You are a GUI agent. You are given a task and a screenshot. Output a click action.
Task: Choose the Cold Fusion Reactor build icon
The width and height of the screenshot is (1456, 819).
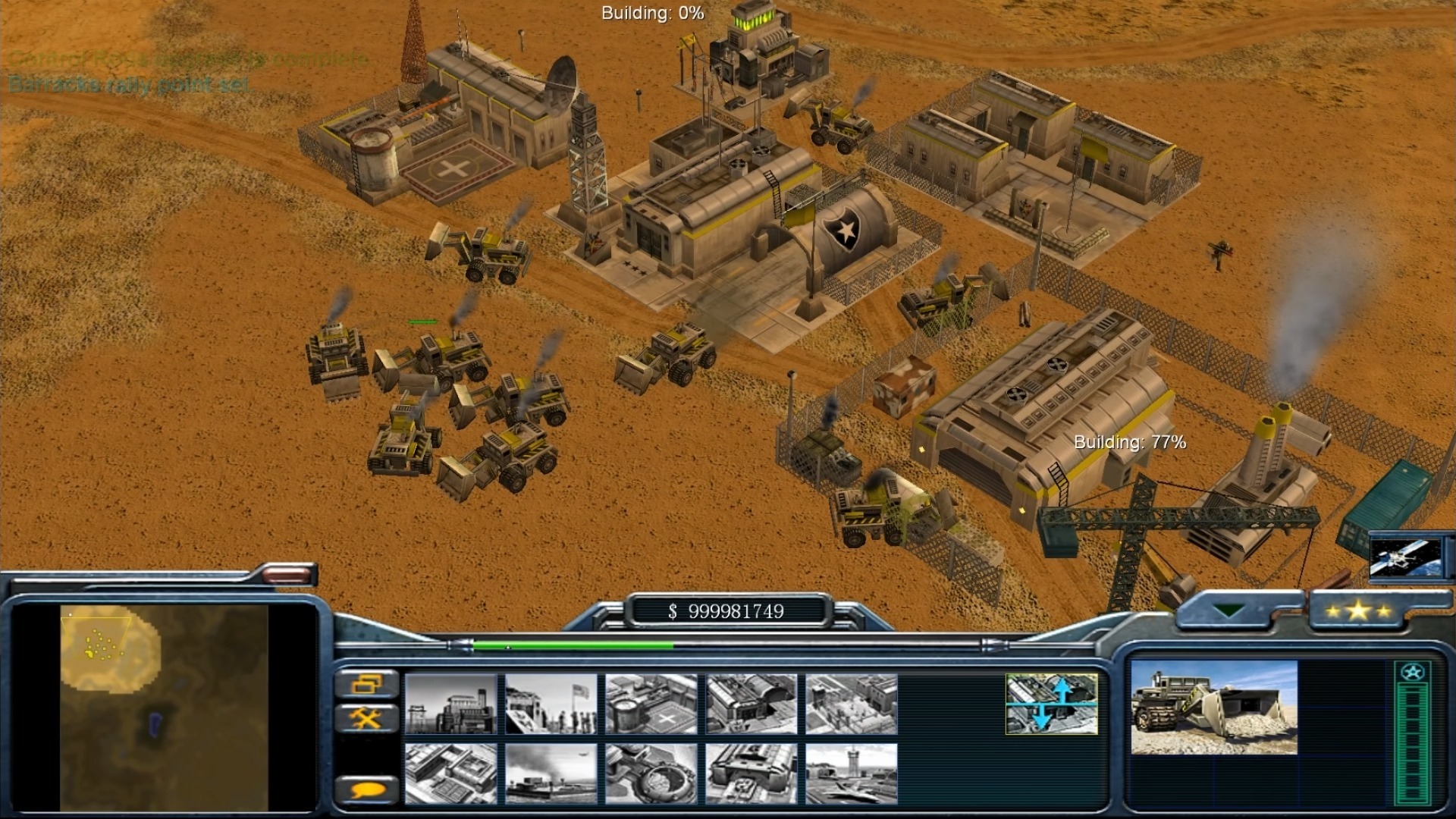click(x=450, y=704)
